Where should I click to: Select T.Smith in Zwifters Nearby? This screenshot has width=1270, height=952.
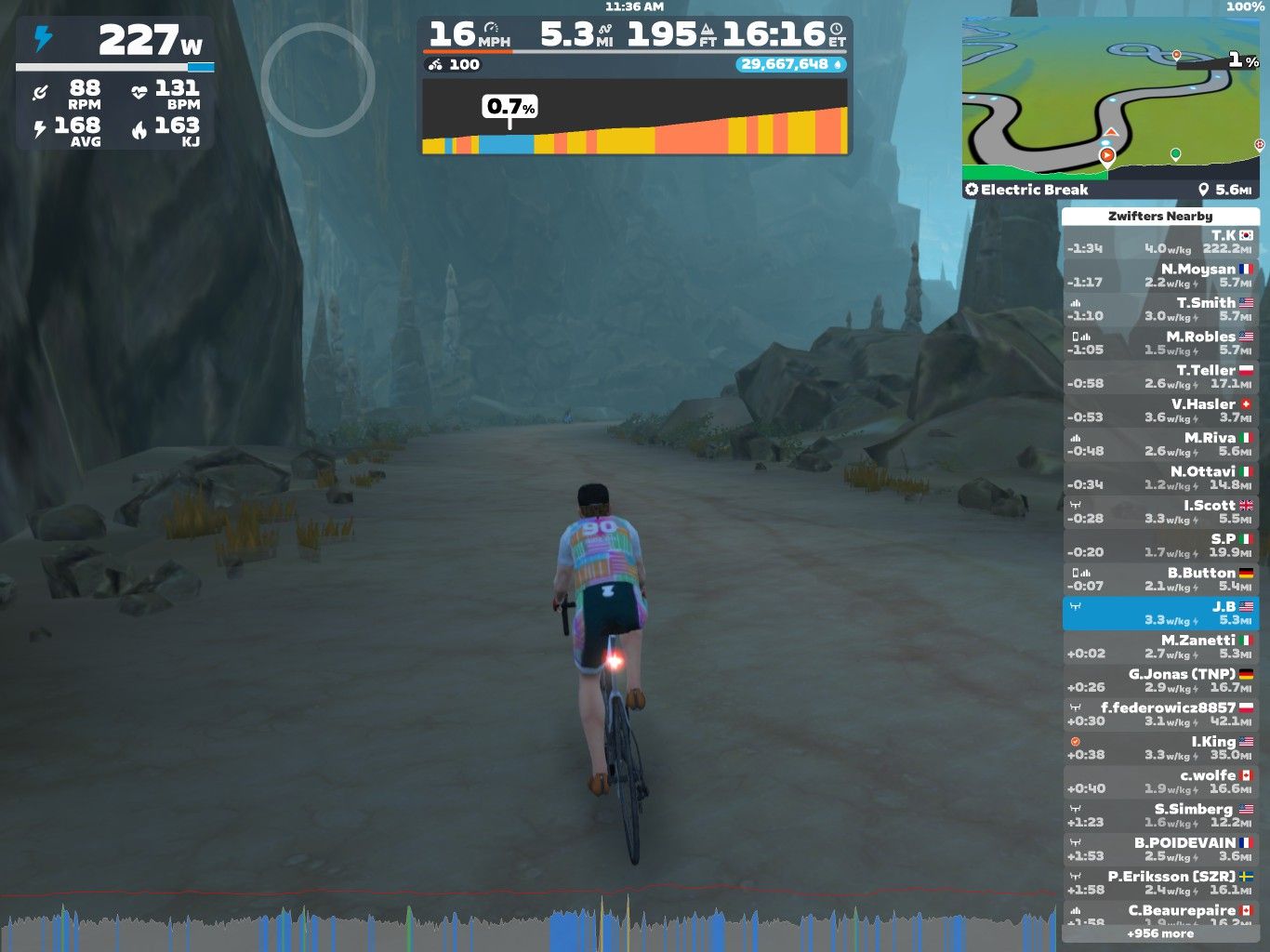click(x=1160, y=309)
